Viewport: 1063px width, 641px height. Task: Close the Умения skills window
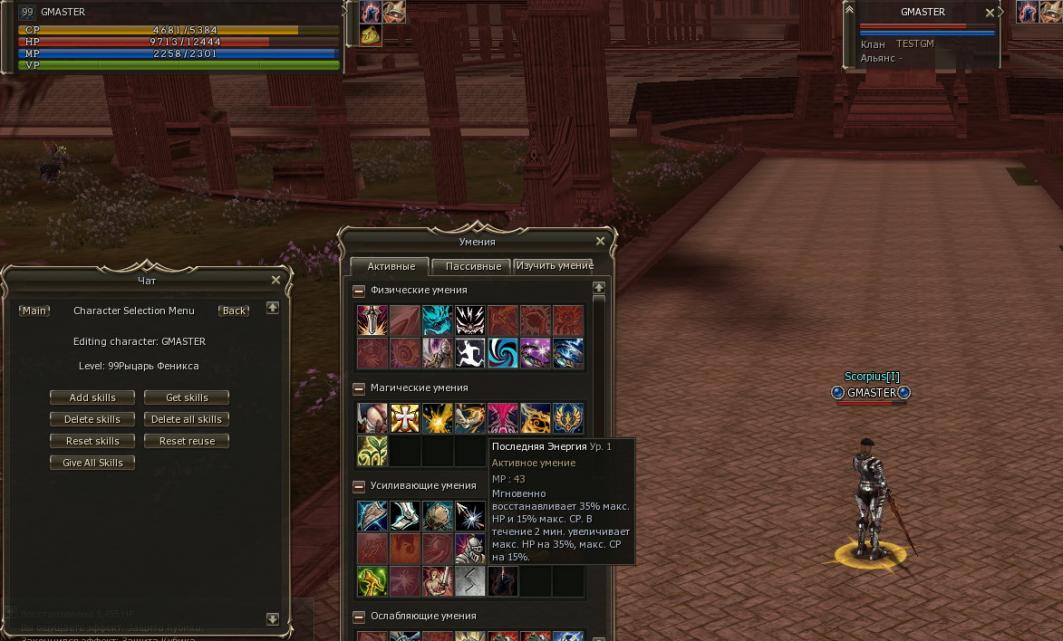(x=600, y=241)
